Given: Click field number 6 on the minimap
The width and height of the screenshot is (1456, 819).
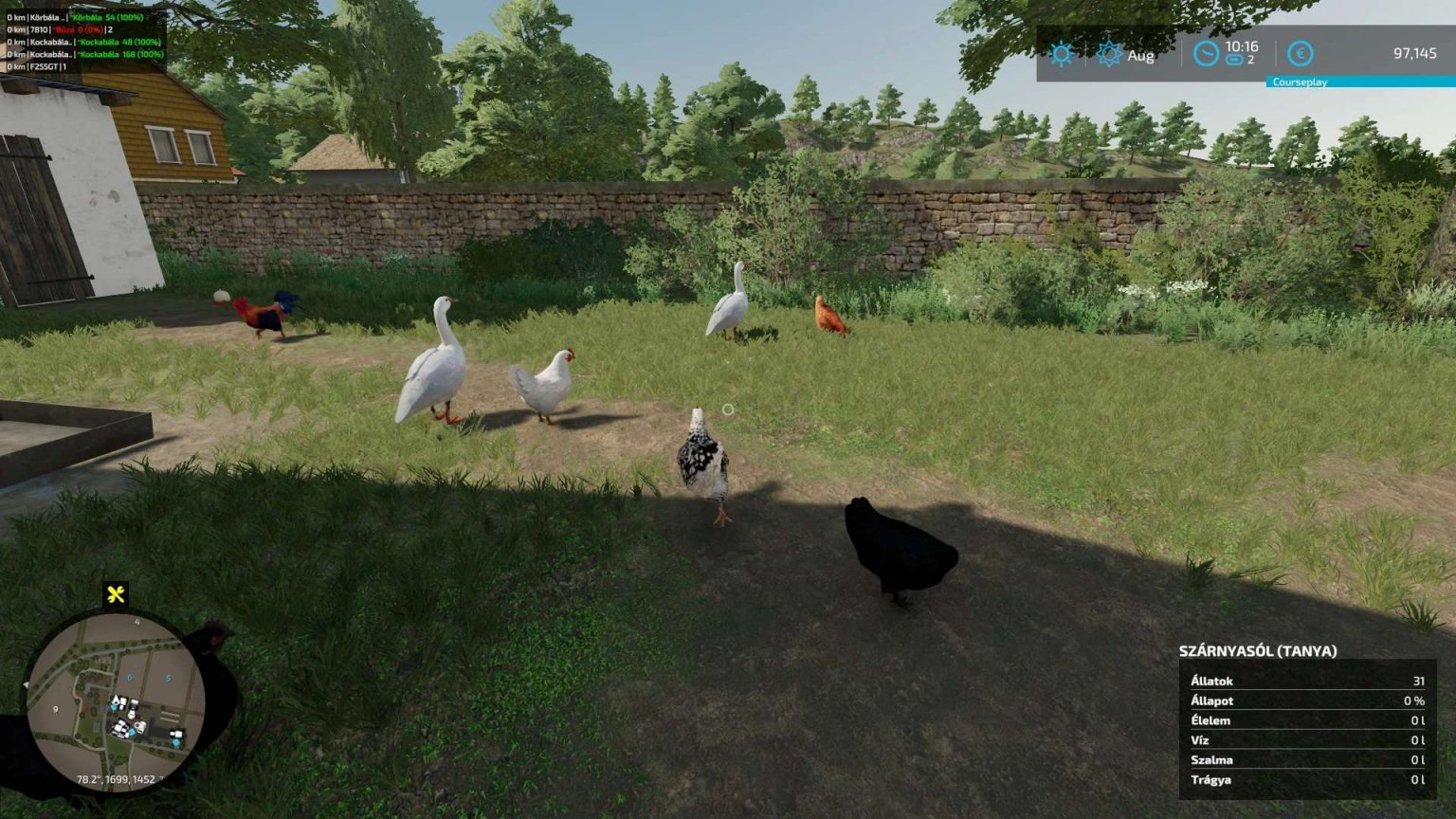Looking at the screenshot, I should (x=129, y=677).
